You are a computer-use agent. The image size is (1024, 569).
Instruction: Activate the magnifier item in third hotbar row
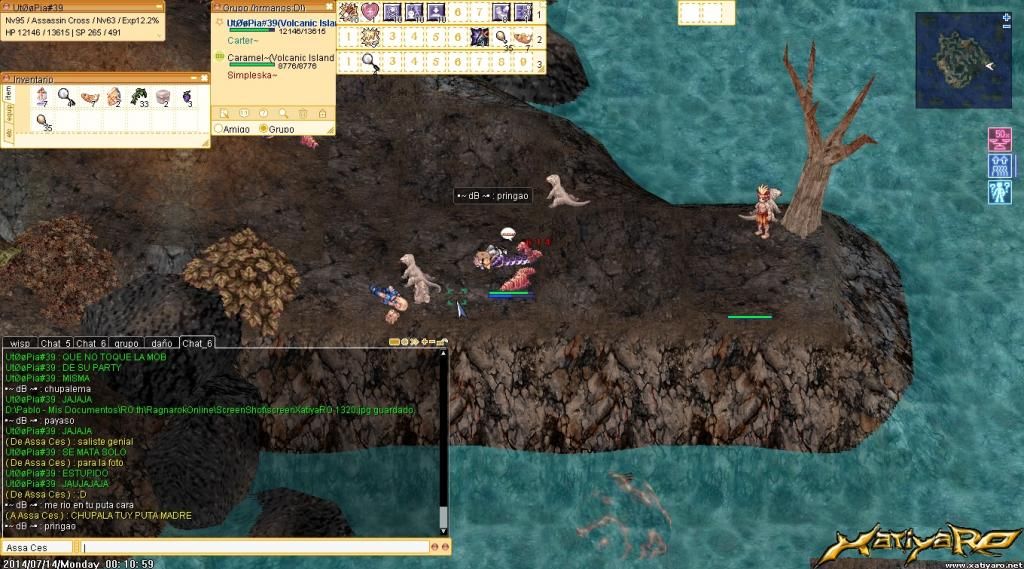(370, 62)
